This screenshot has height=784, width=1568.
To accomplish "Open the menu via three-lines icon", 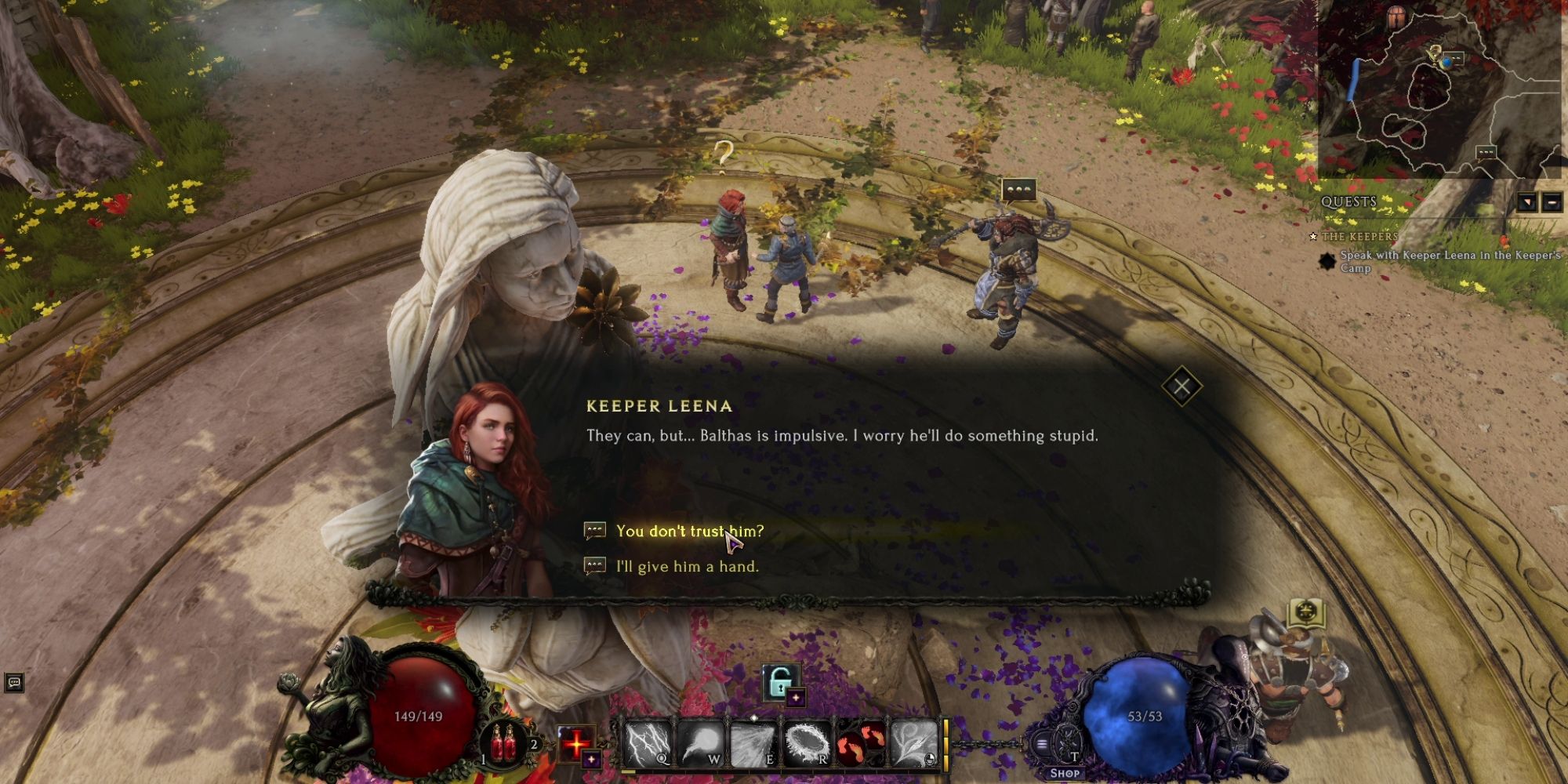I will (1042, 744).
